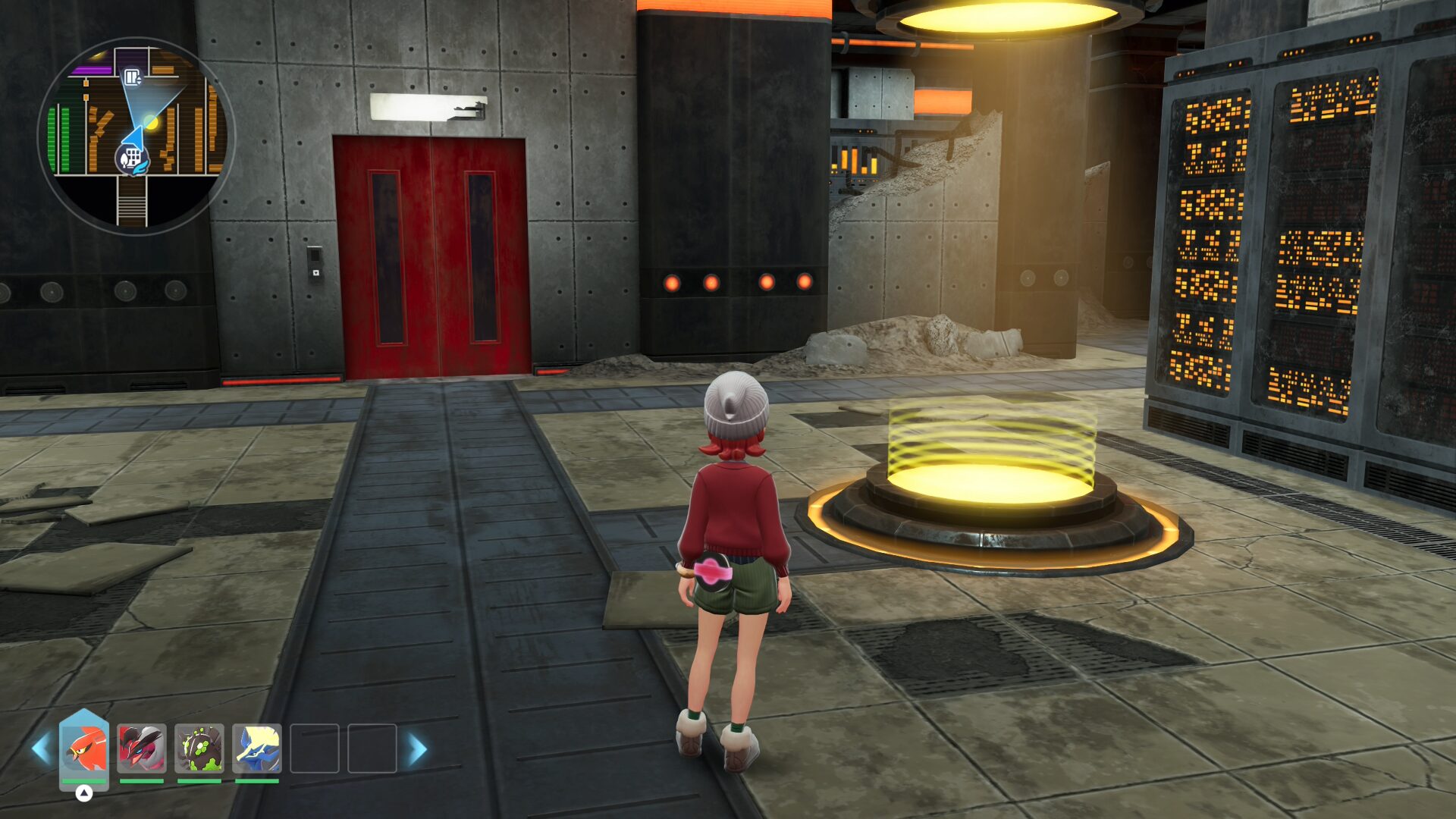Switch to Zygarde in the party bar

(x=199, y=748)
